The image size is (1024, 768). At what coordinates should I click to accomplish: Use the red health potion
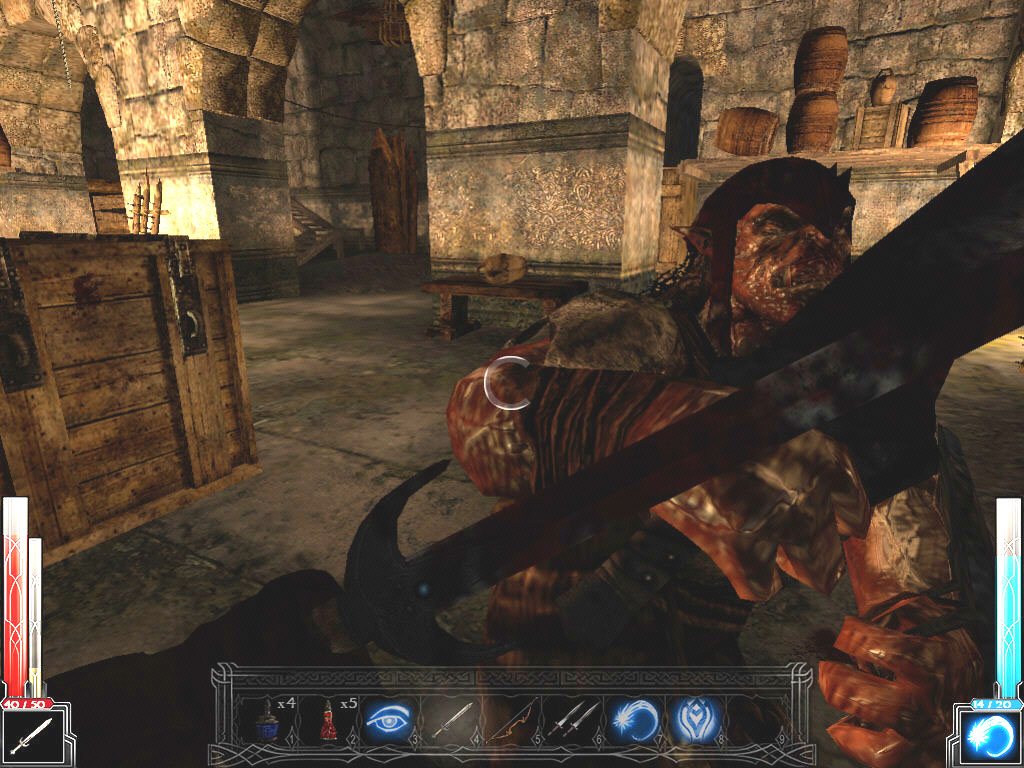click(x=329, y=720)
